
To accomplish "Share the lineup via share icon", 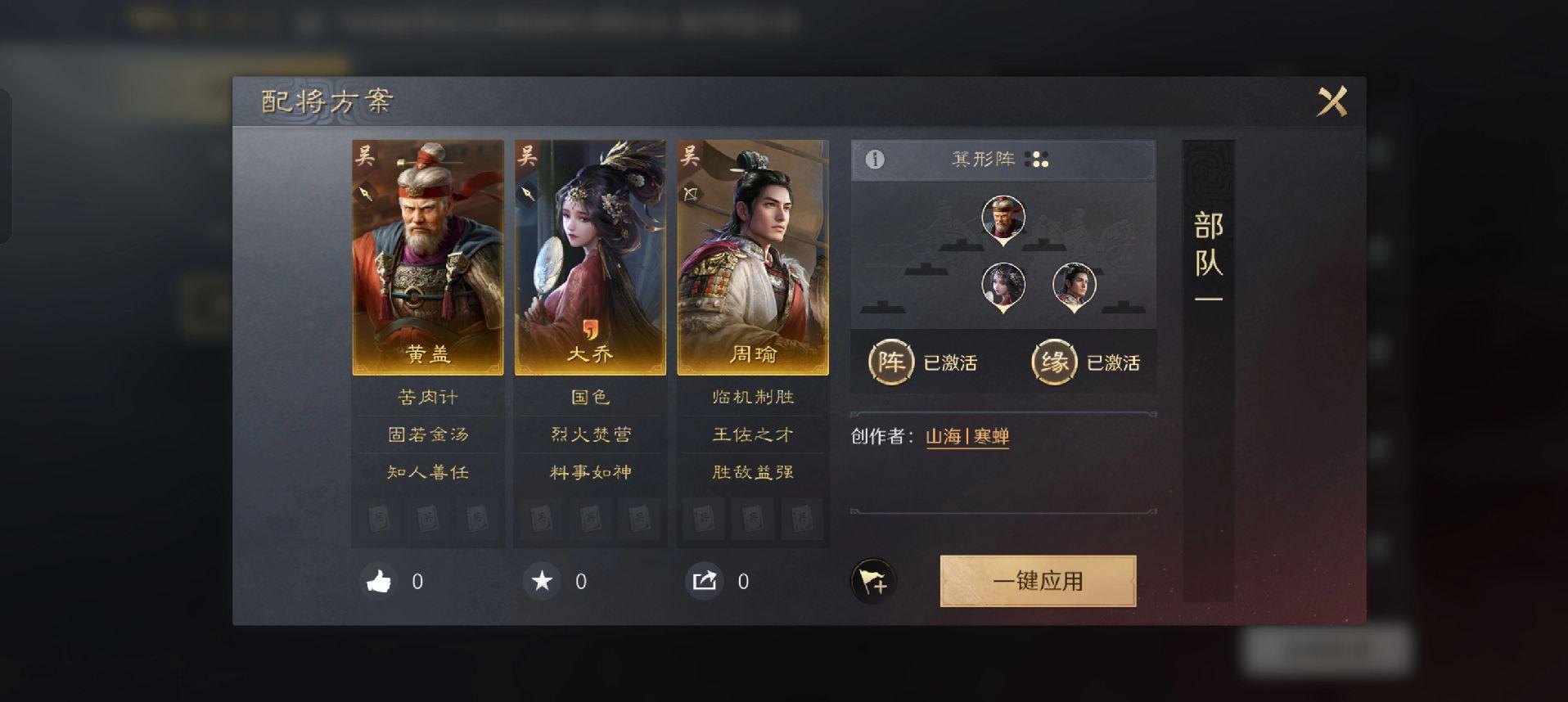I will pyautogui.click(x=704, y=582).
